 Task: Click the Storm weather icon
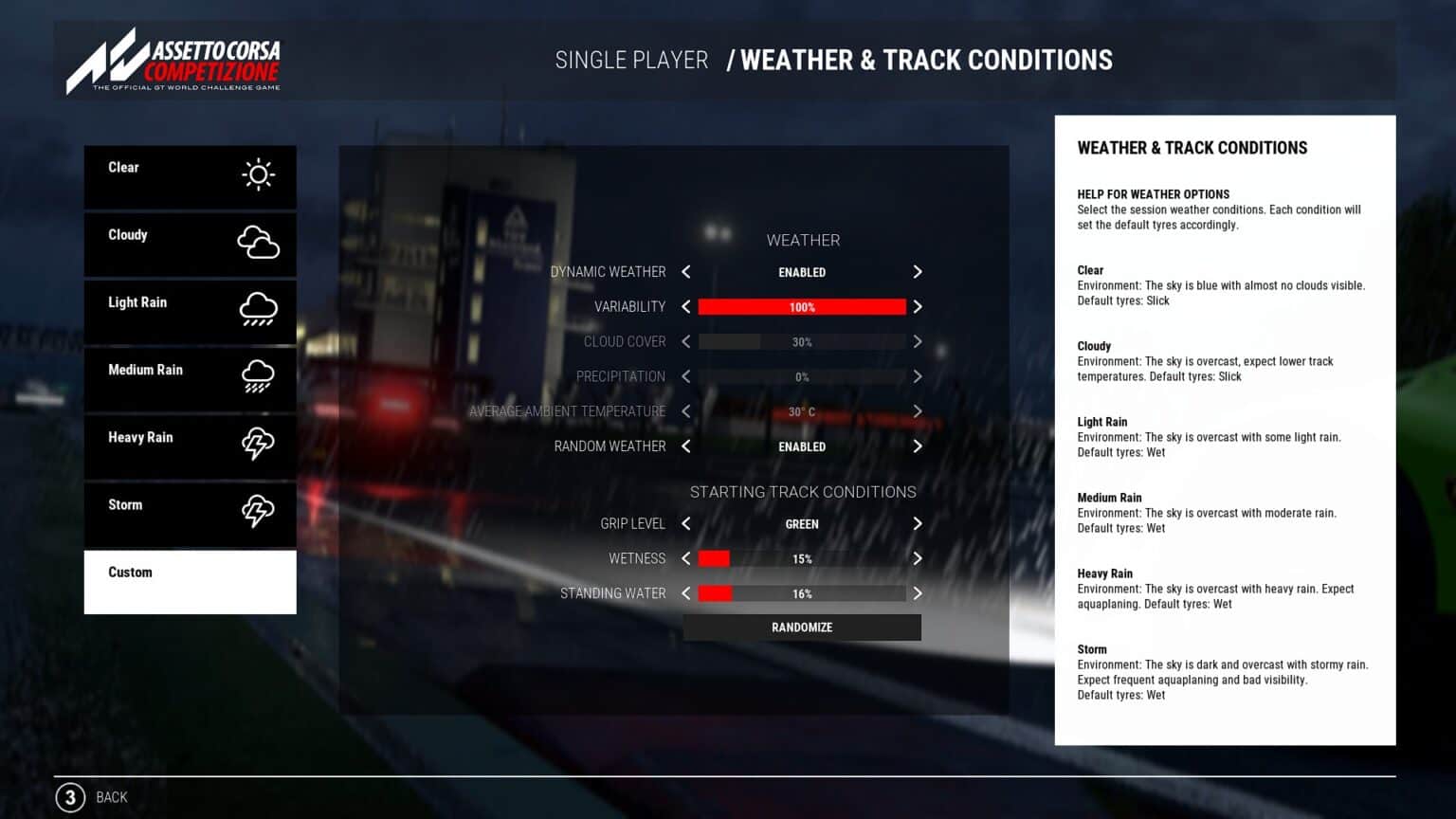pyautogui.click(x=256, y=513)
